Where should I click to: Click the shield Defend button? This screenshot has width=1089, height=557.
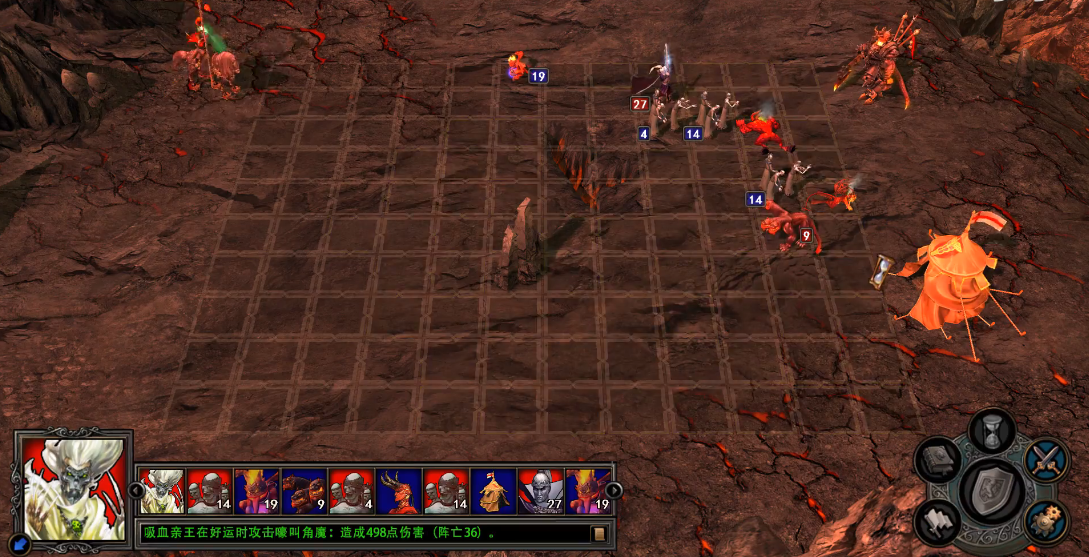tap(991, 491)
